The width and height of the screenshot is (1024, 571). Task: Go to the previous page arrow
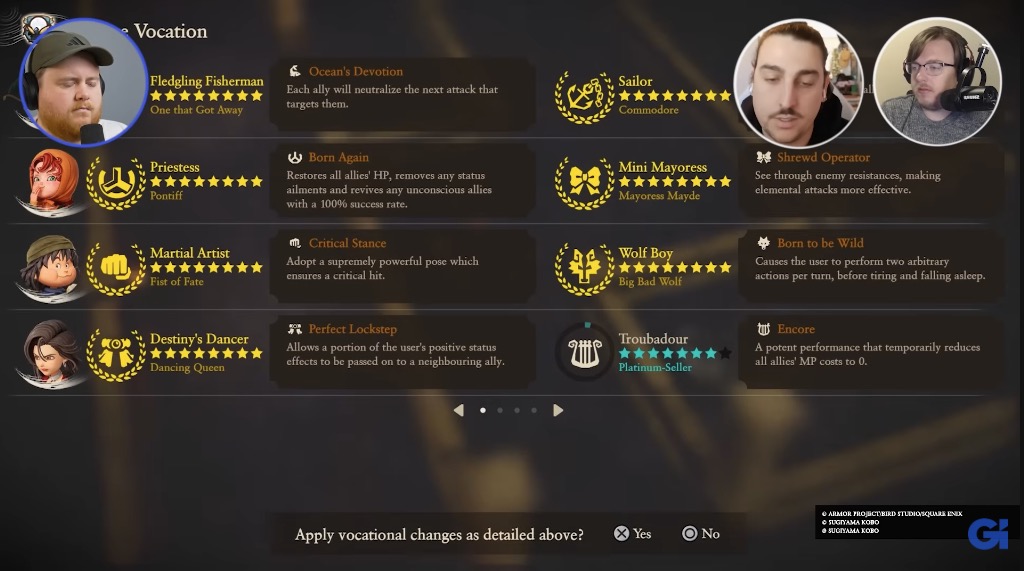coord(459,410)
